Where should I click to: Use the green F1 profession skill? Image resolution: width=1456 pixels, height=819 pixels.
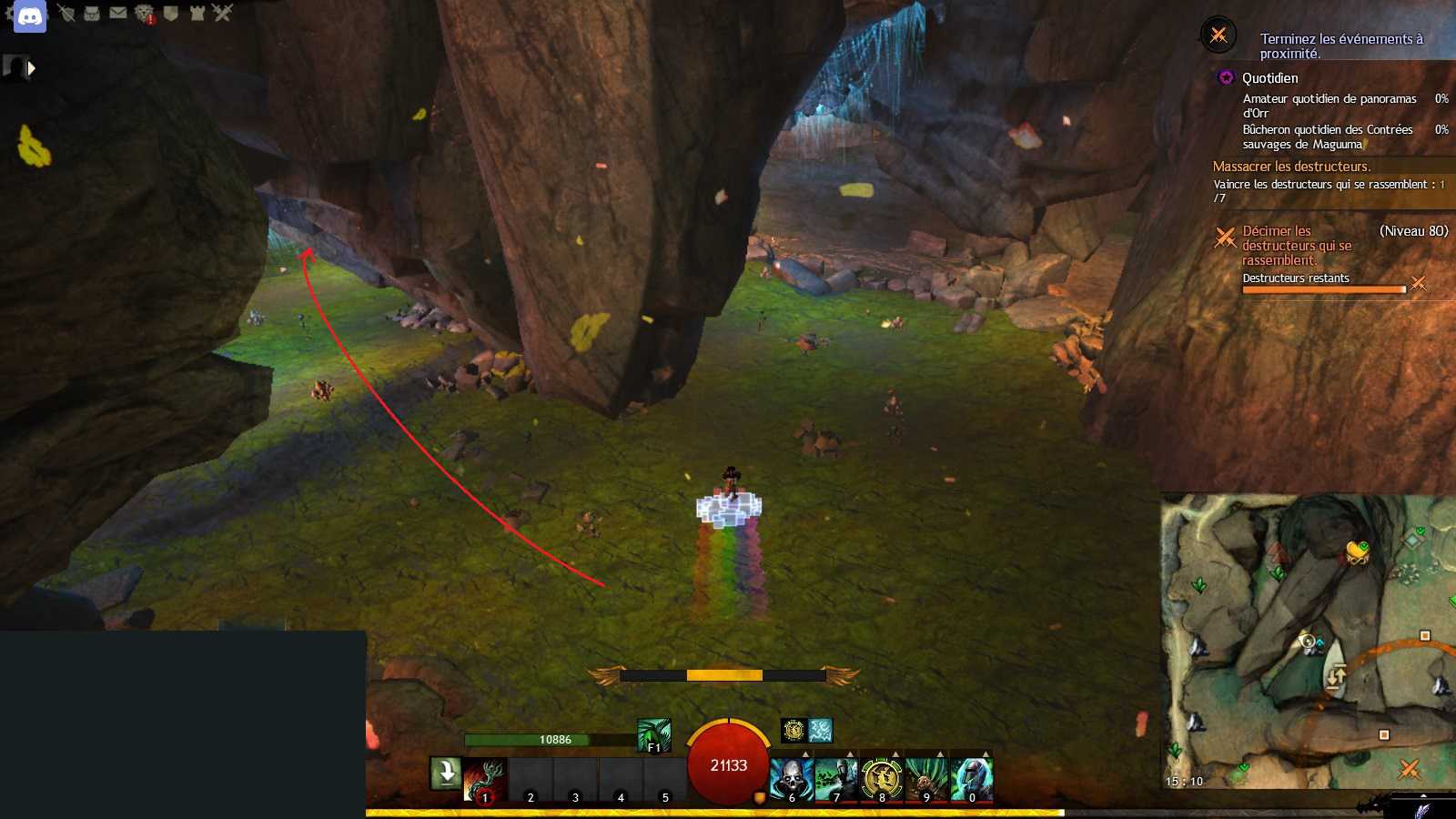653,735
